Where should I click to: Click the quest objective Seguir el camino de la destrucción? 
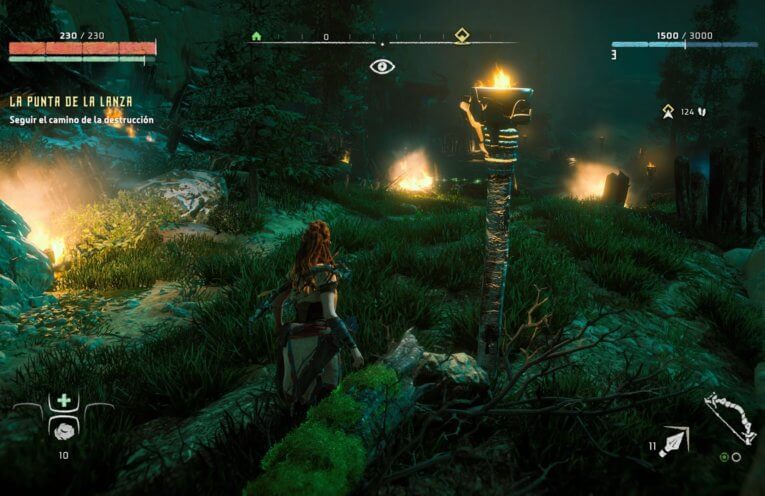click(82, 120)
